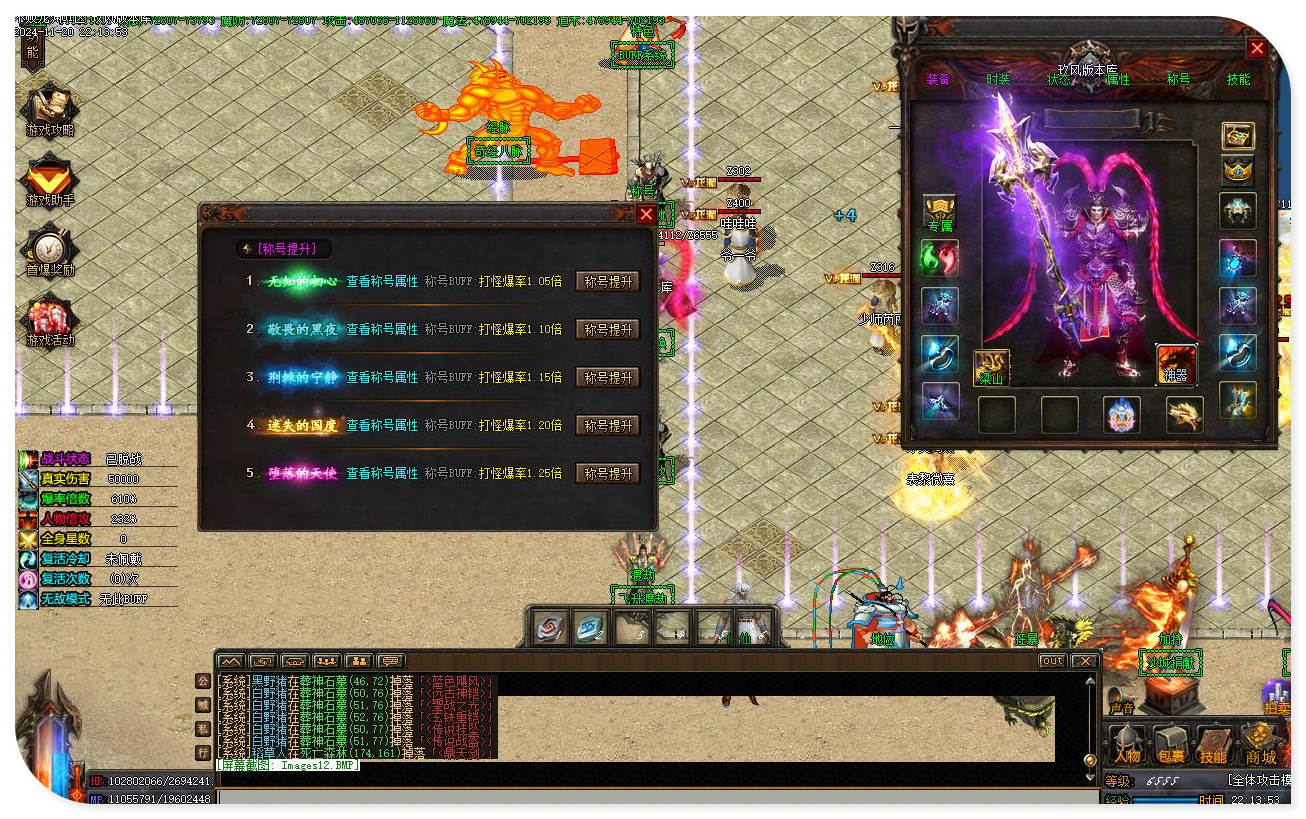Viewport: 1306px width, 819px height.
Task: Select the 神器 artifact slot
Action: coord(1177,365)
